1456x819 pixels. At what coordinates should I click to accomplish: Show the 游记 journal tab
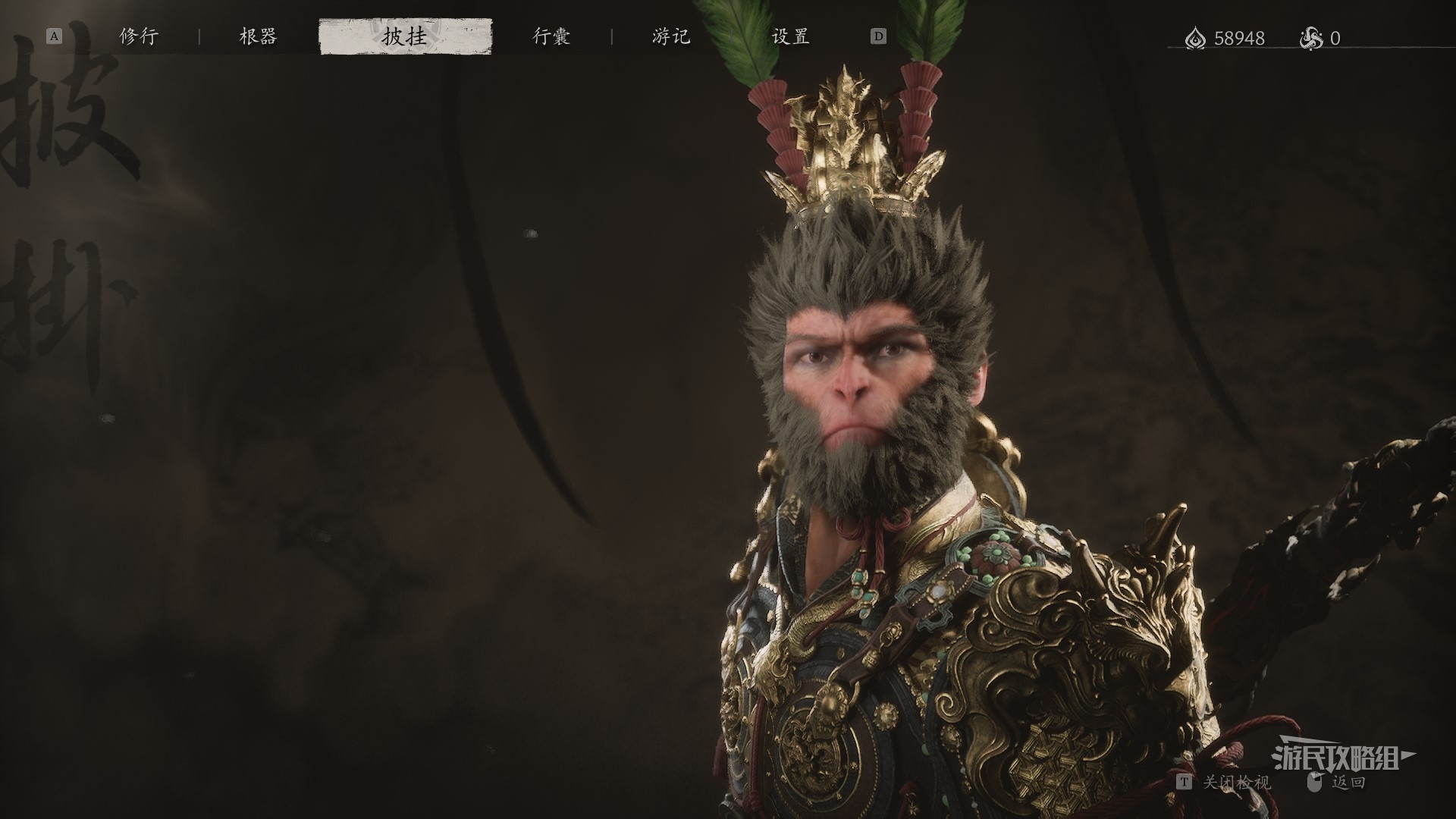click(671, 36)
